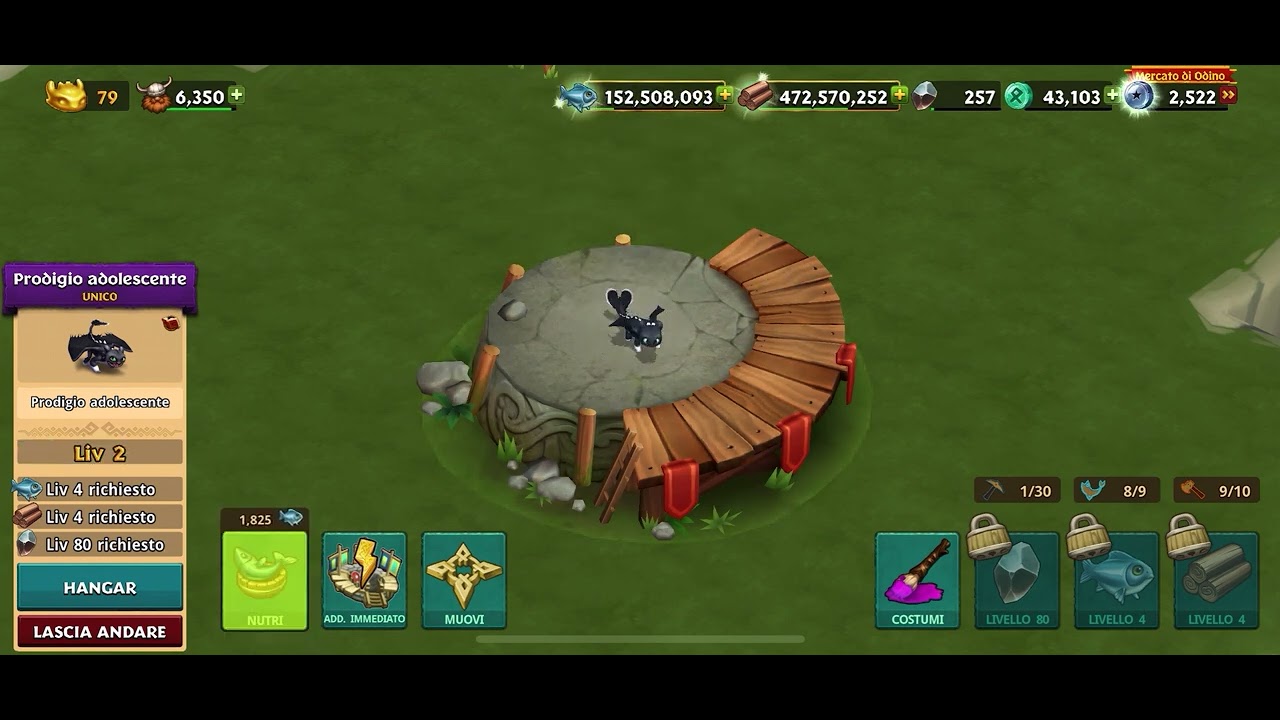Screen dimensions: 1280x720
Task: Tap the locked fish Livello 4 button
Action: point(1117,579)
